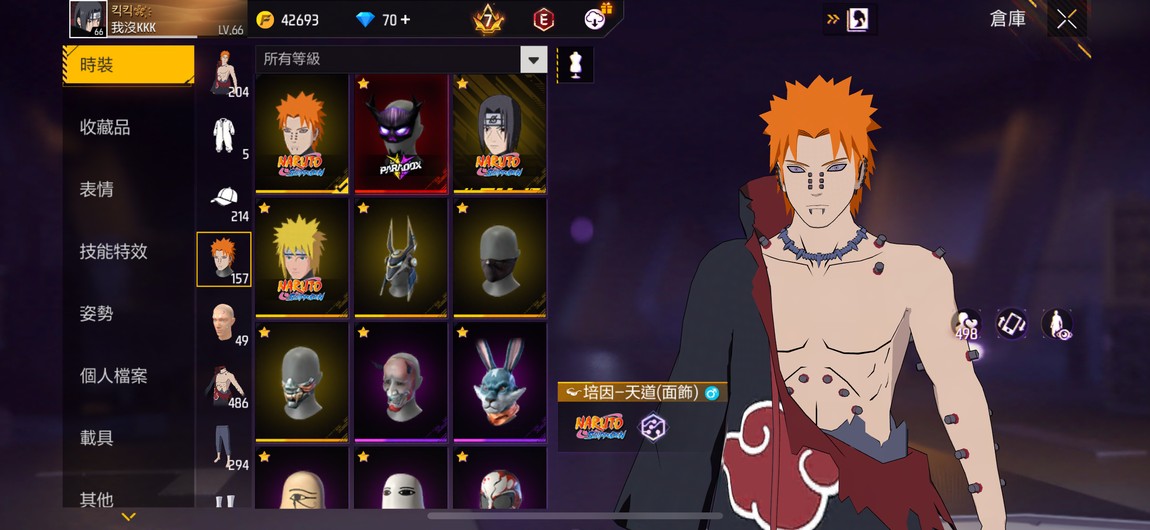Select the Minato blonde head item
Image resolution: width=1150 pixels, height=530 pixels.
[301, 257]
